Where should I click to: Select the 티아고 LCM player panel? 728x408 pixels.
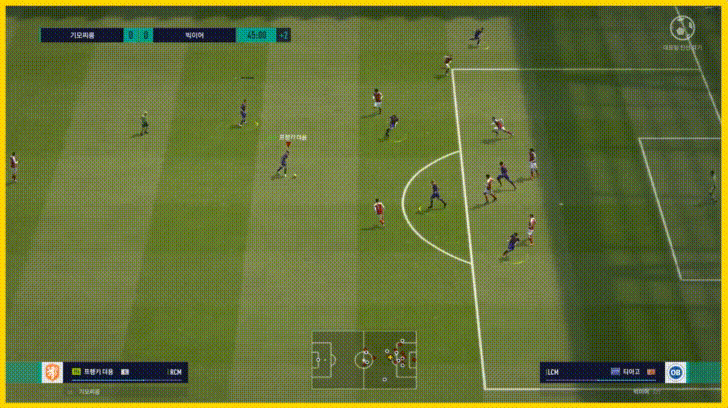pos(600,372)
